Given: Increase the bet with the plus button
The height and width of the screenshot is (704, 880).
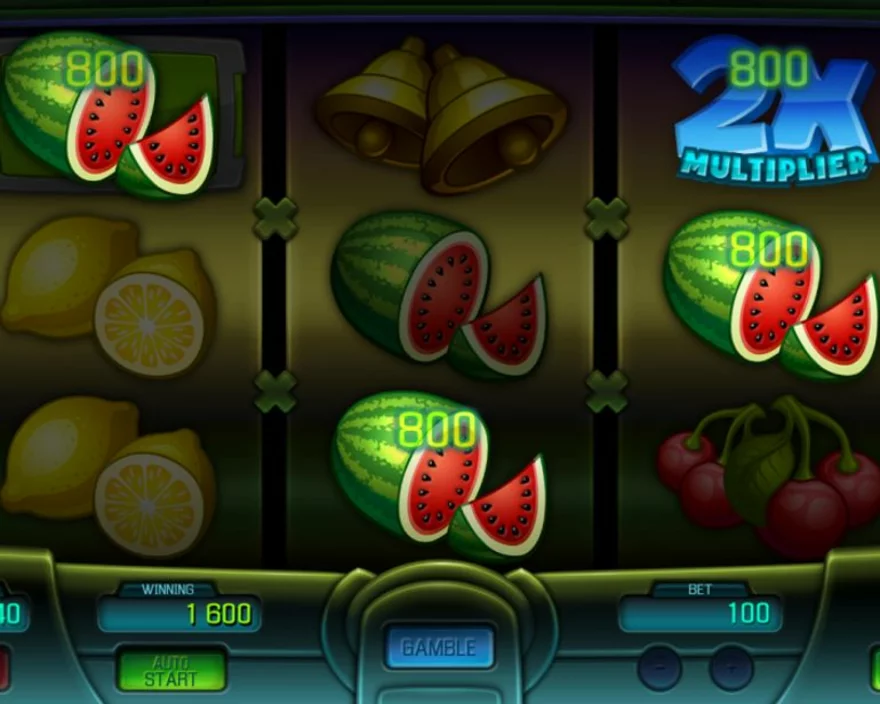Looking at the screenshot, I should 731,666.
